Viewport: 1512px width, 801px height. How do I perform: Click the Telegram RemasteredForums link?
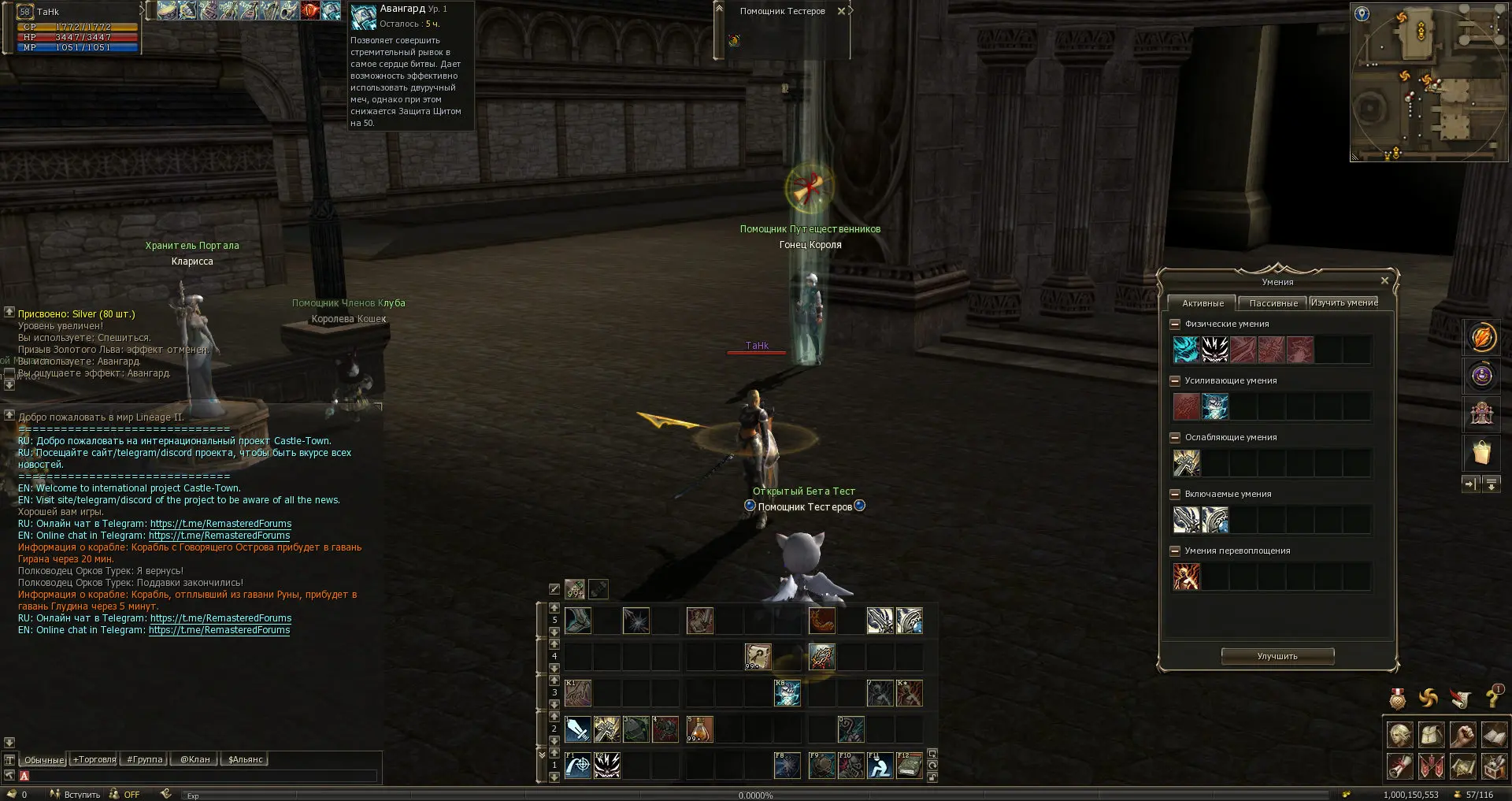pos(220,524)
